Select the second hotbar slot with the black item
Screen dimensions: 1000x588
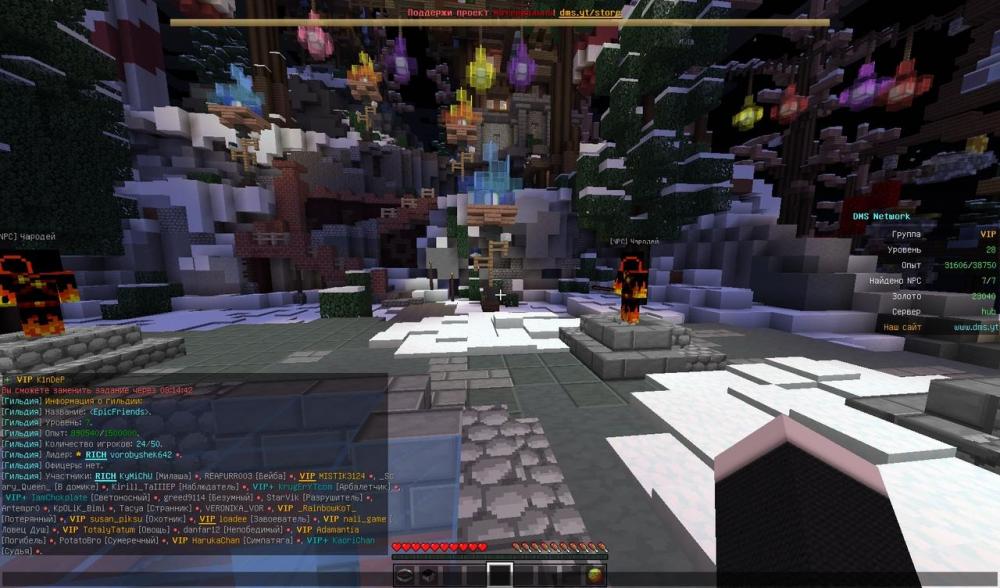(x=427, y=575)
